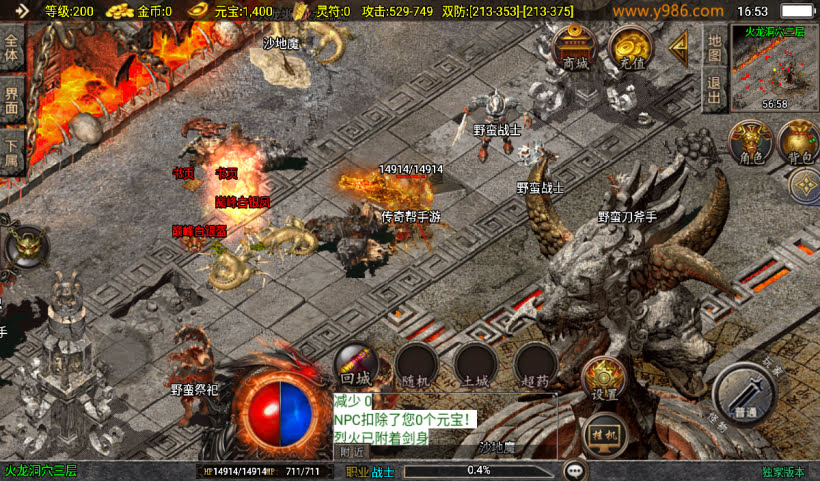This screenshot has width=820, height=481.
Task: Open the 角色 character sheet
Action: (747, 144)
